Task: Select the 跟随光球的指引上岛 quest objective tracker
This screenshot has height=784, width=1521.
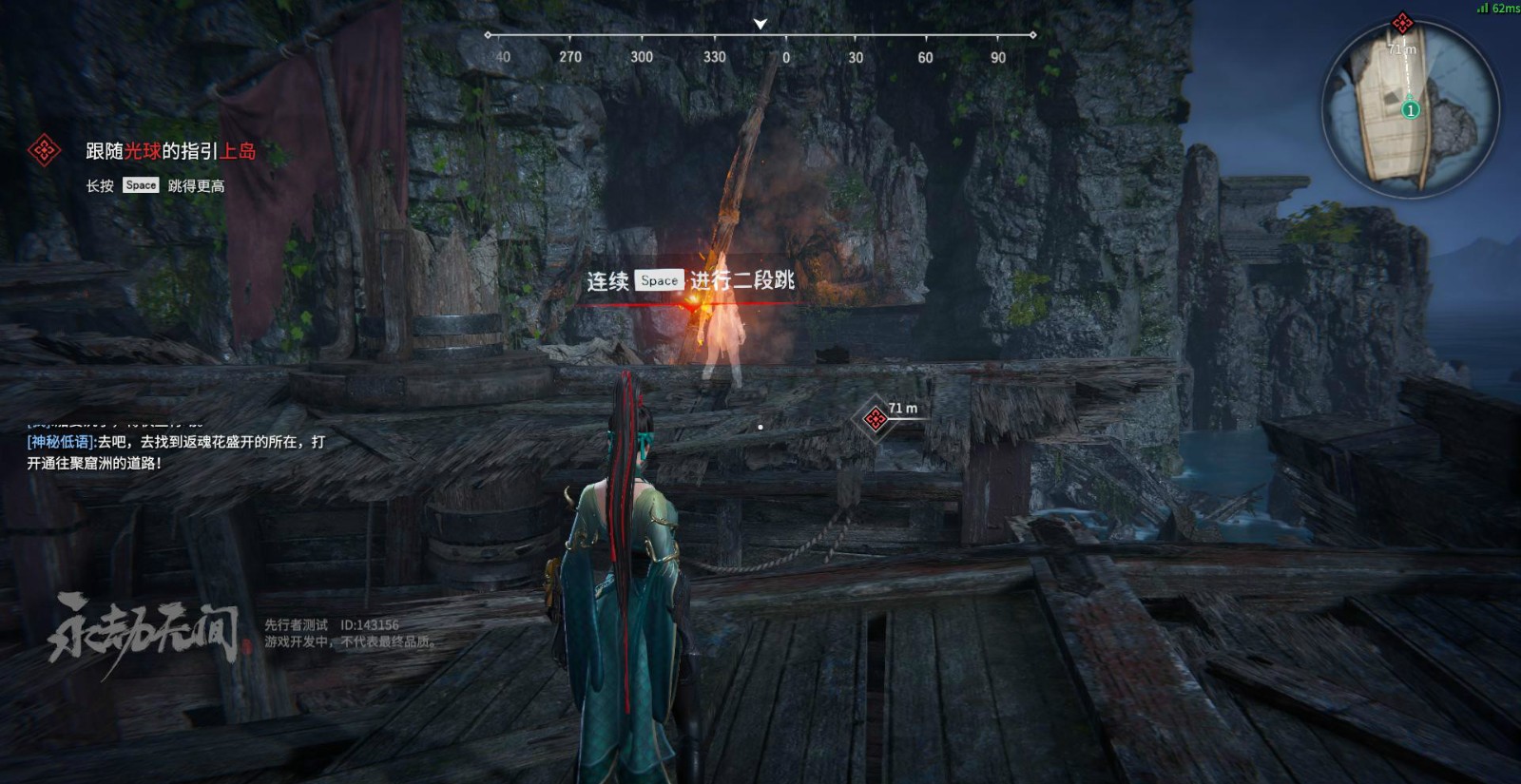Action: (x=170, y=151)
